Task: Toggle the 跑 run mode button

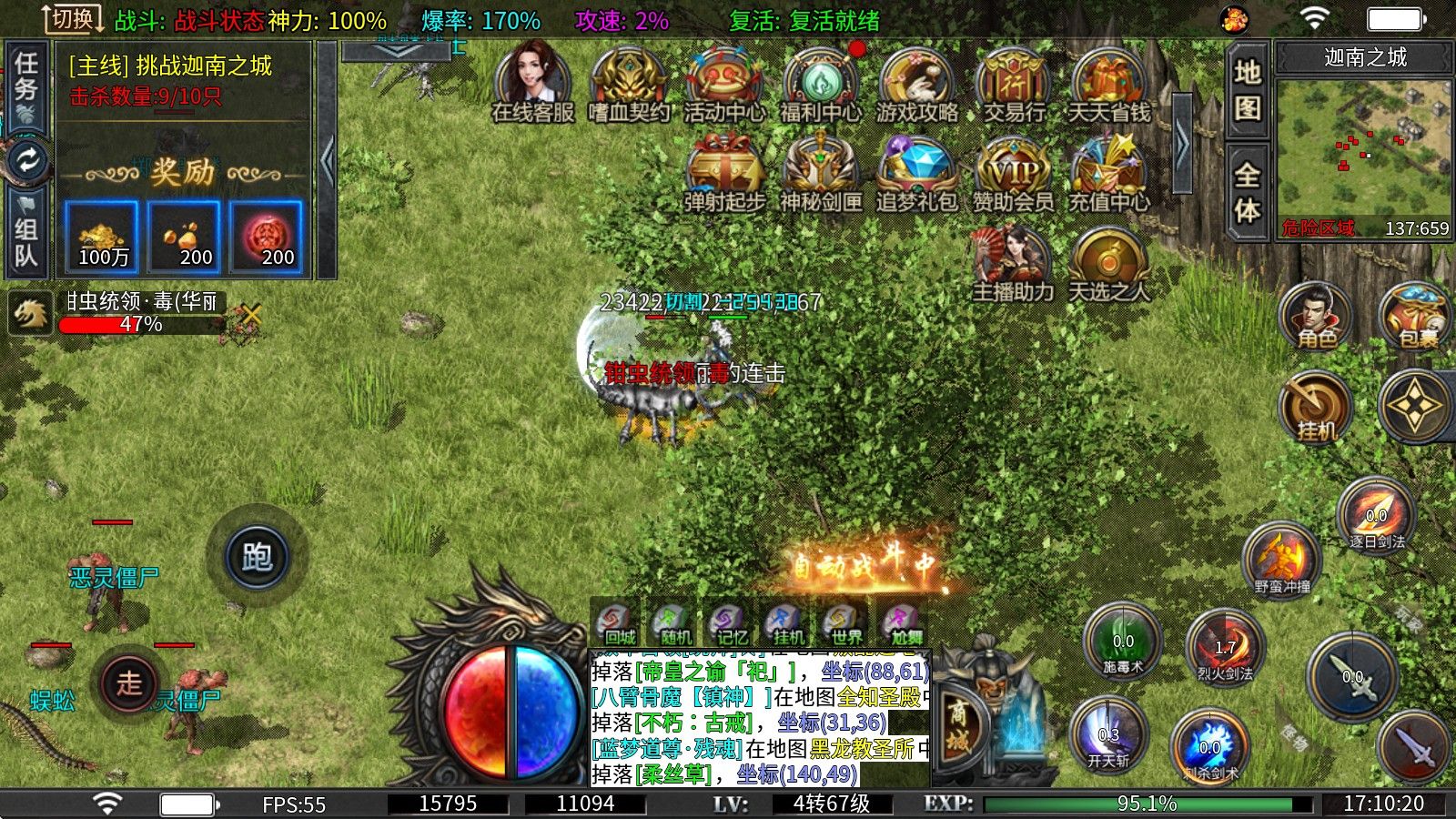Action: 257,555
